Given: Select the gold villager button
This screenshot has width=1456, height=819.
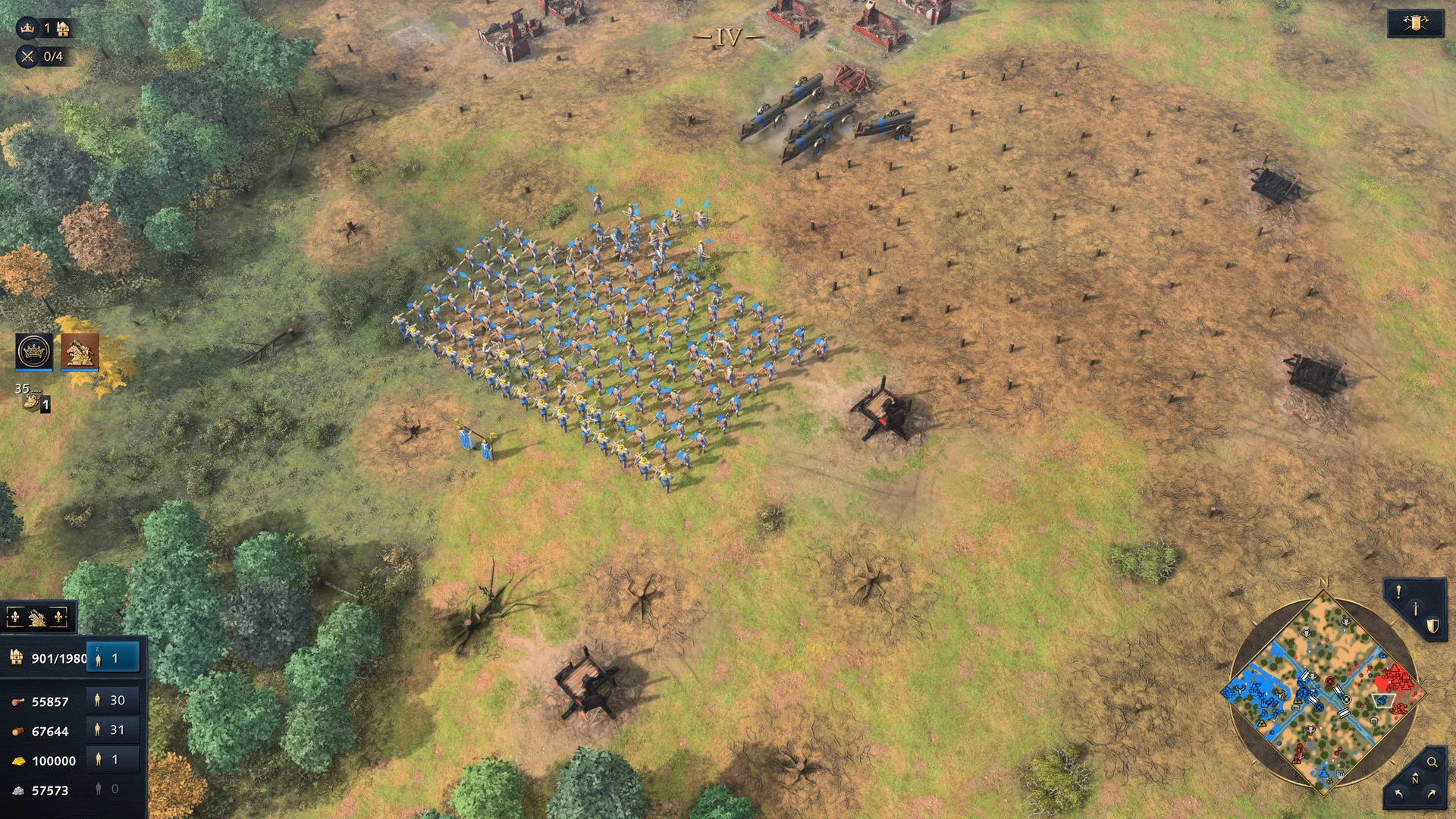Looking at the screenshot, I should click(x=113, y=760).
